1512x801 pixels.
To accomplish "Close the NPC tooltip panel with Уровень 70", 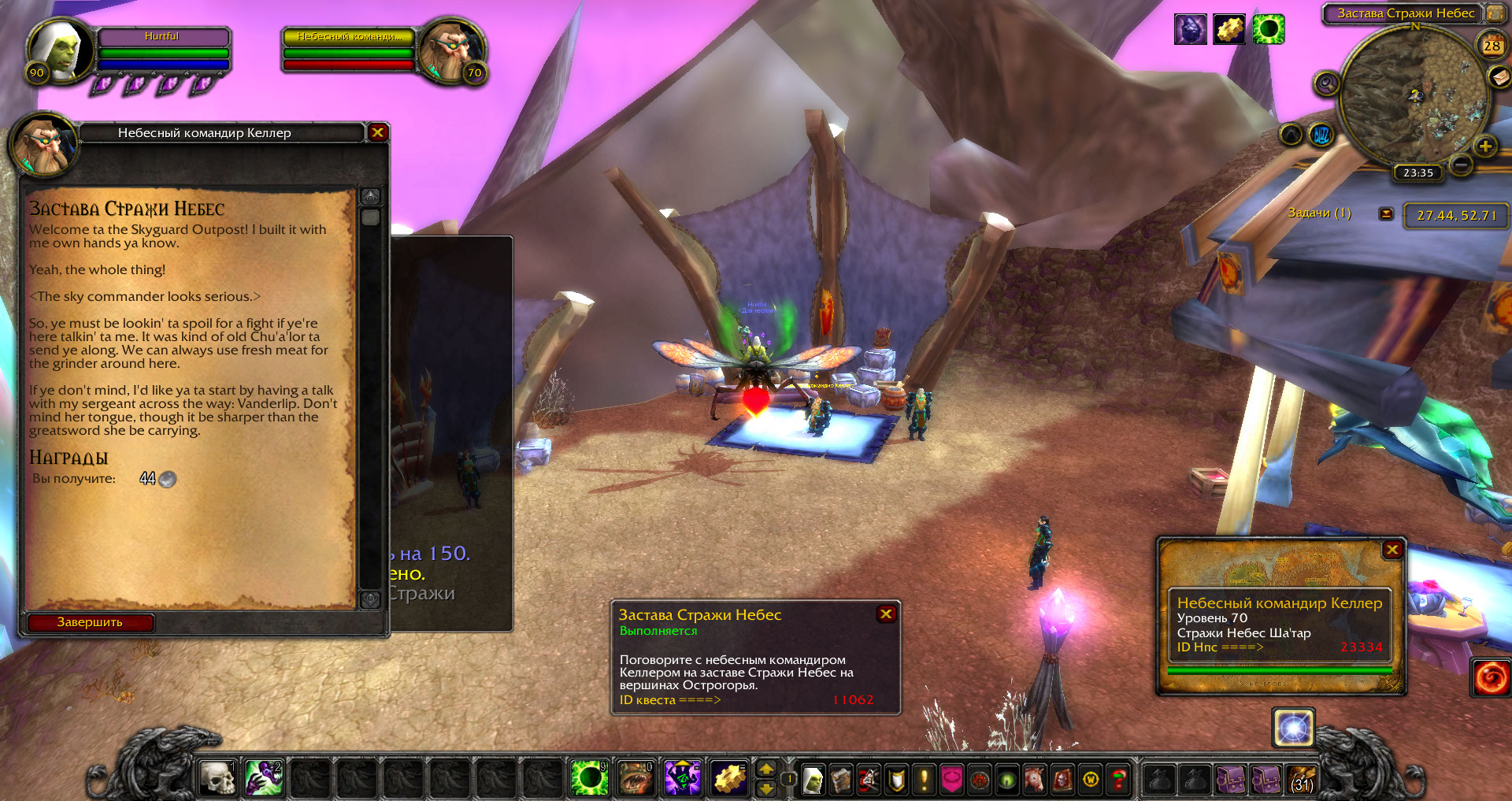I will [x=1392, y=550].
